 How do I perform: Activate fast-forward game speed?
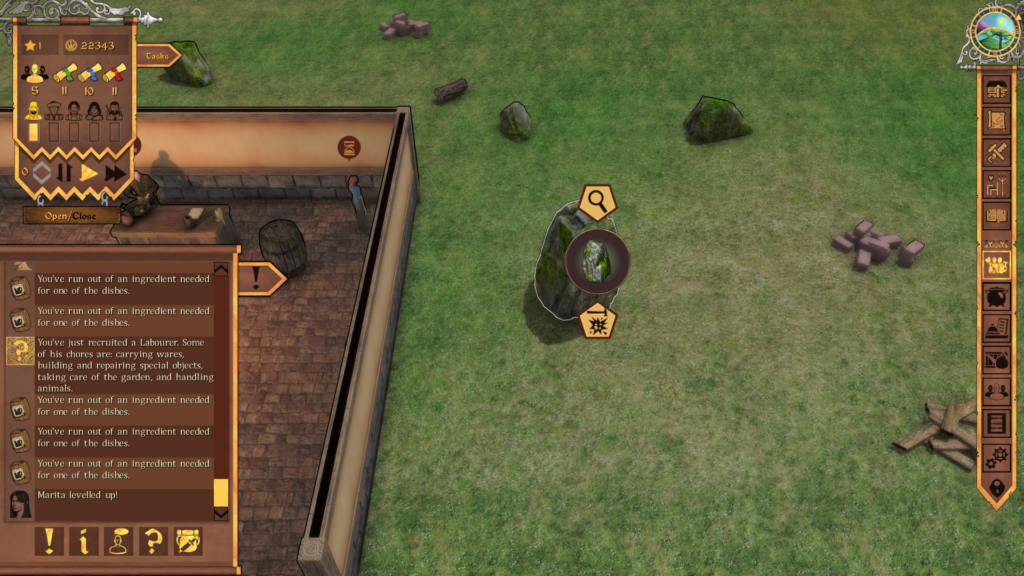click(x=115, y=172)
